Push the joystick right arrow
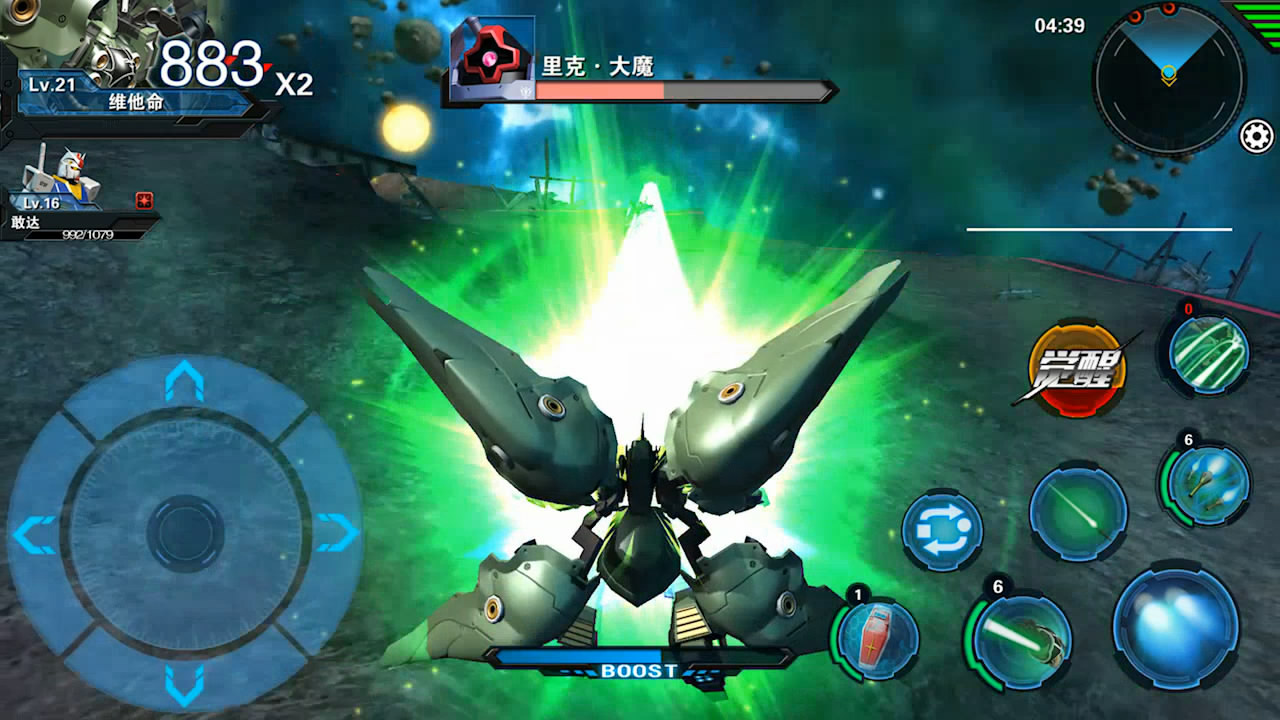 point(336,533)
